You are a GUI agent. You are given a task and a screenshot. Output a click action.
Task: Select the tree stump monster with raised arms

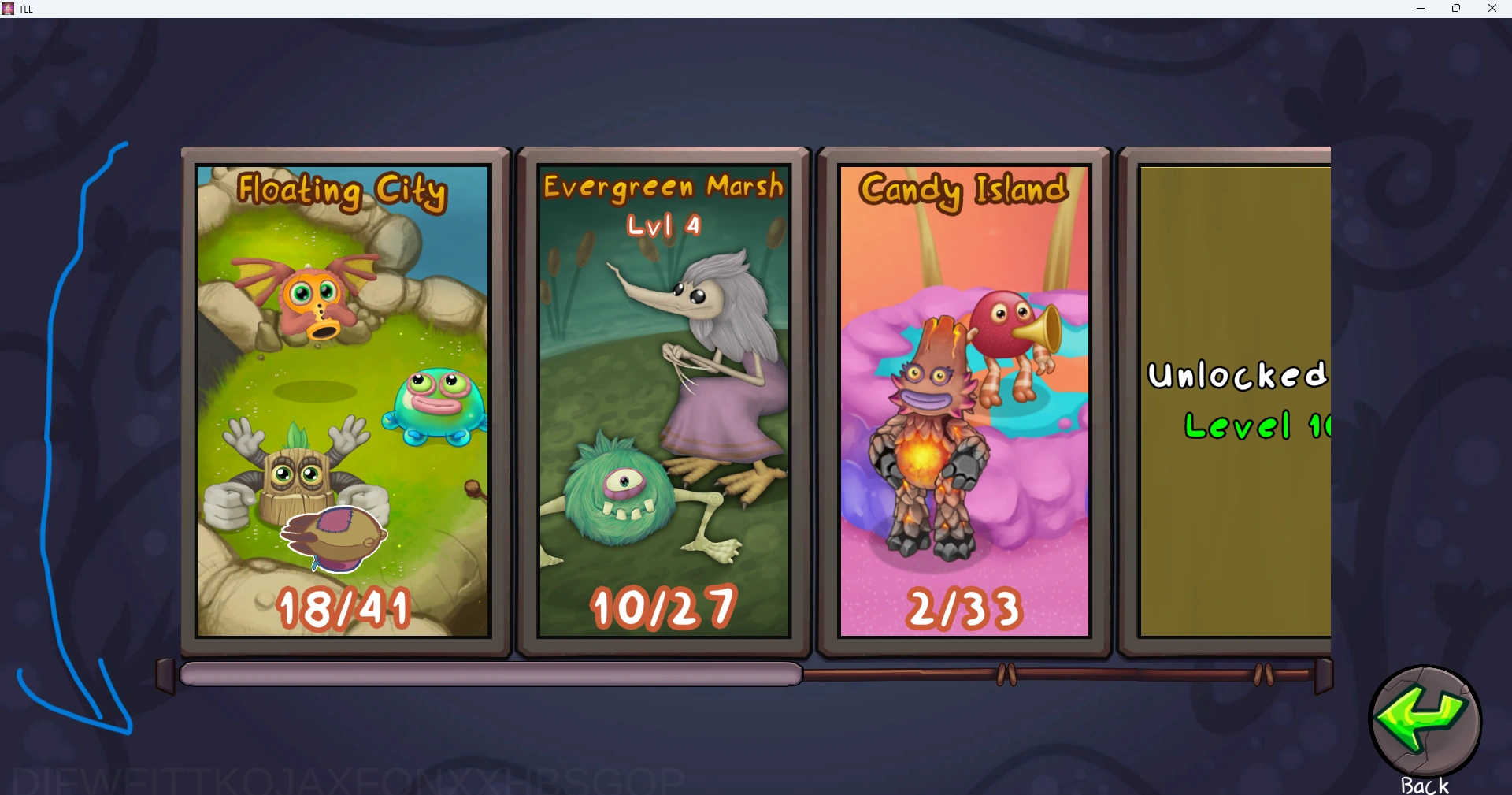pyautogui.click(x=298, y=477)
